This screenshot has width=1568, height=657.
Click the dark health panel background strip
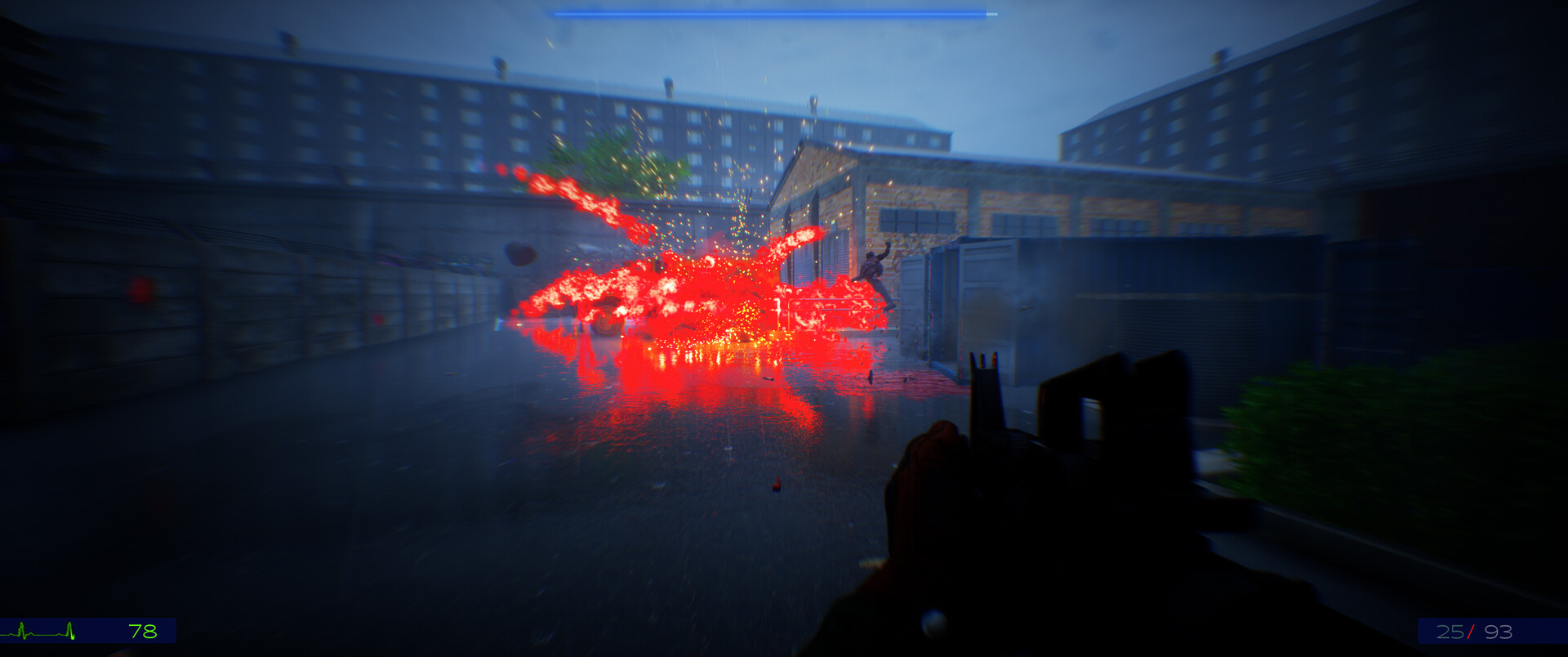coord(90,631)
